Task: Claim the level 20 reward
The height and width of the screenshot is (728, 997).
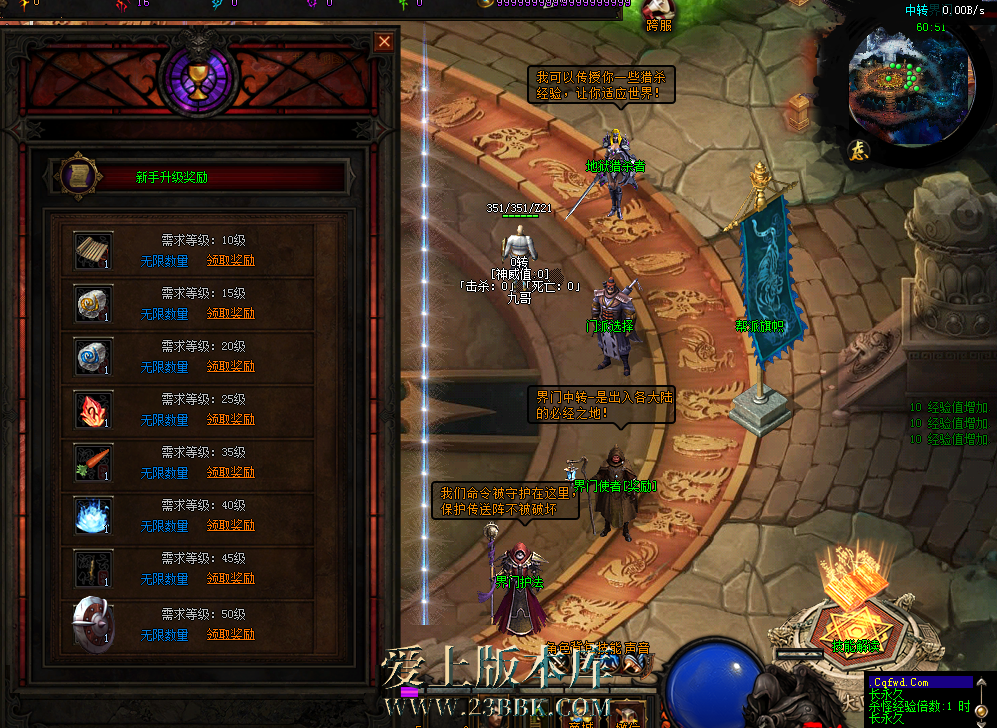Action: pos(231,367)
